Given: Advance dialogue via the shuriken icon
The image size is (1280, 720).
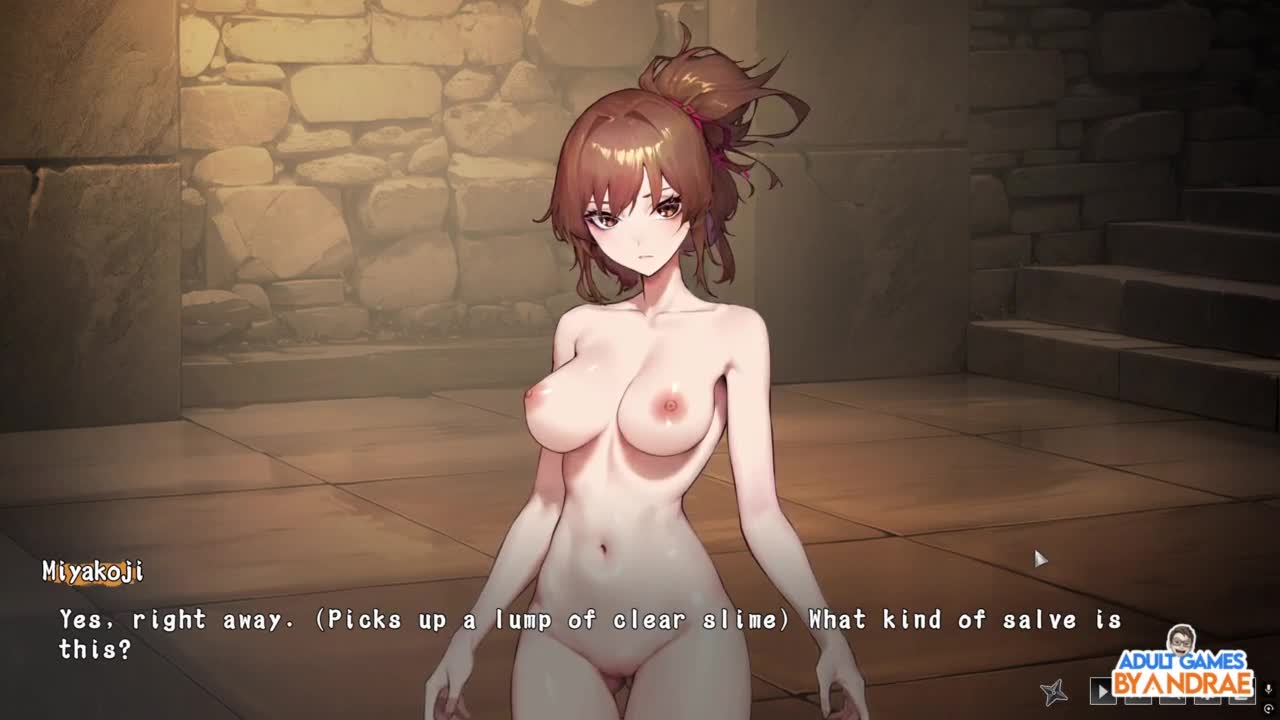Looking at the screenshot, I should coord(1054,691).
